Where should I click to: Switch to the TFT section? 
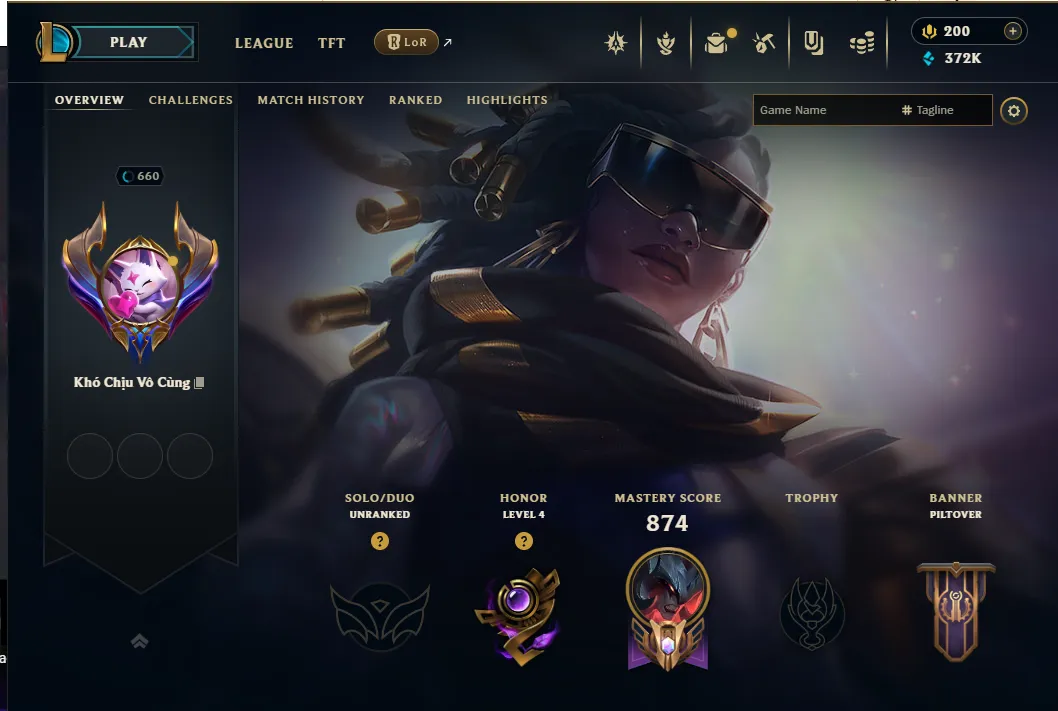(331, 43)
